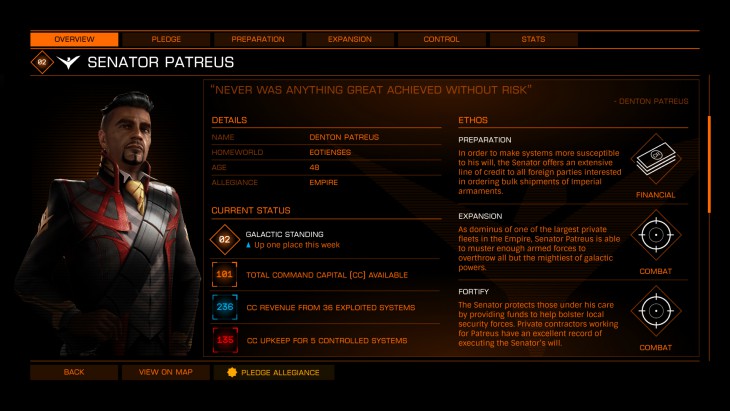
Task: Open the Stats tab
Action: [x=533, y=39]
